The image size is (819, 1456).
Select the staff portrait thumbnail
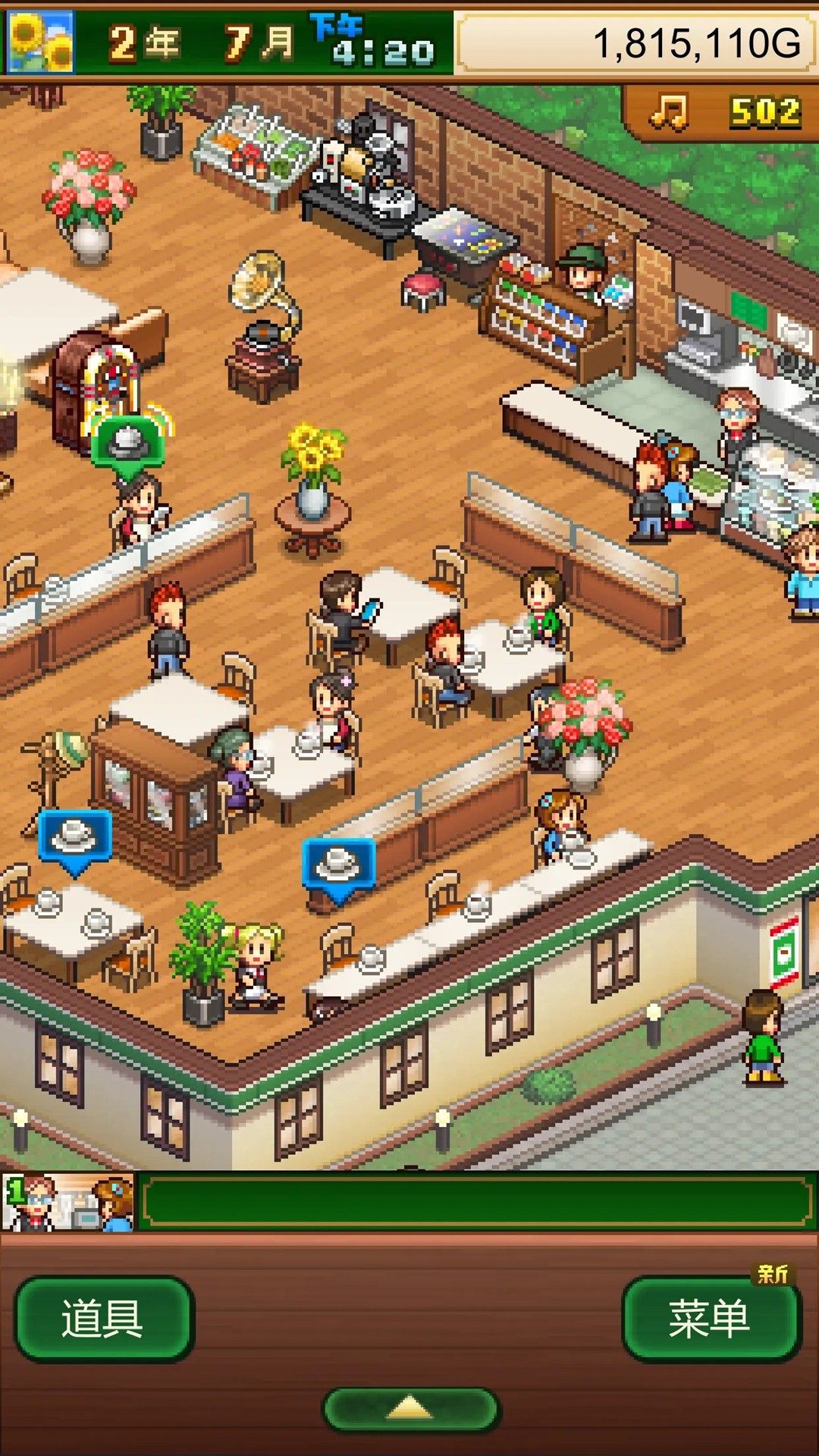tap(68, 1202)
